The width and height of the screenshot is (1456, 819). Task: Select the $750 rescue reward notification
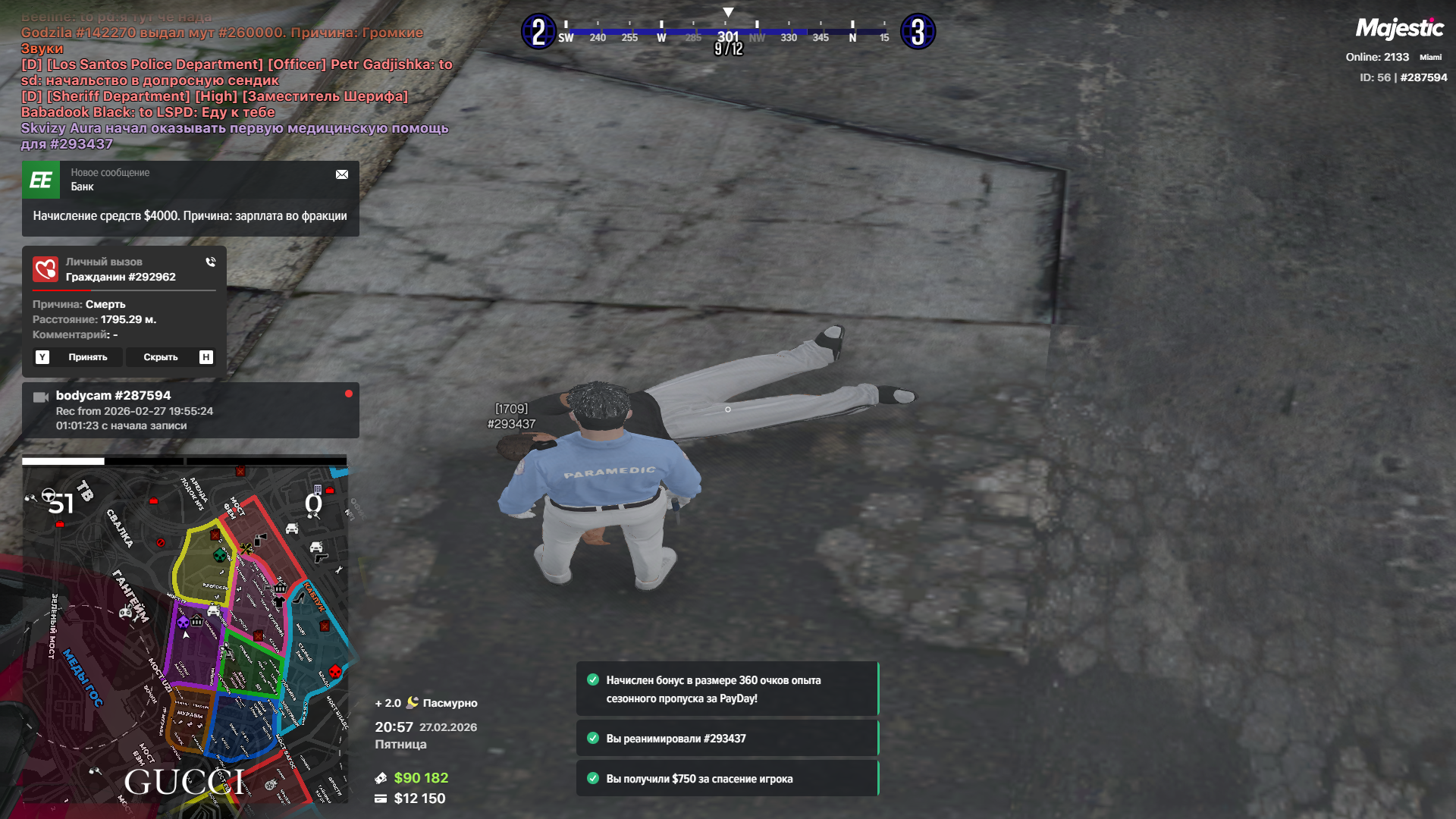coord(726,779)
